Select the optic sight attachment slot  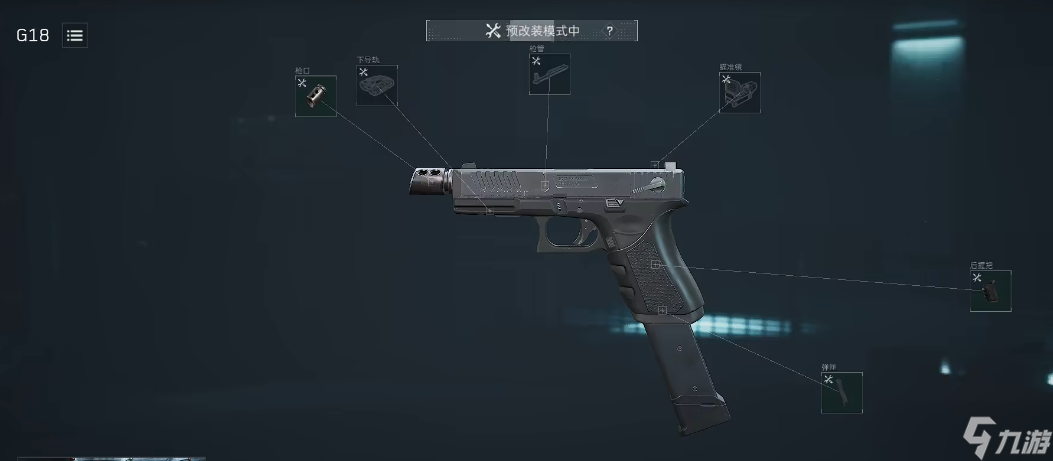click(x=739, y=92)
